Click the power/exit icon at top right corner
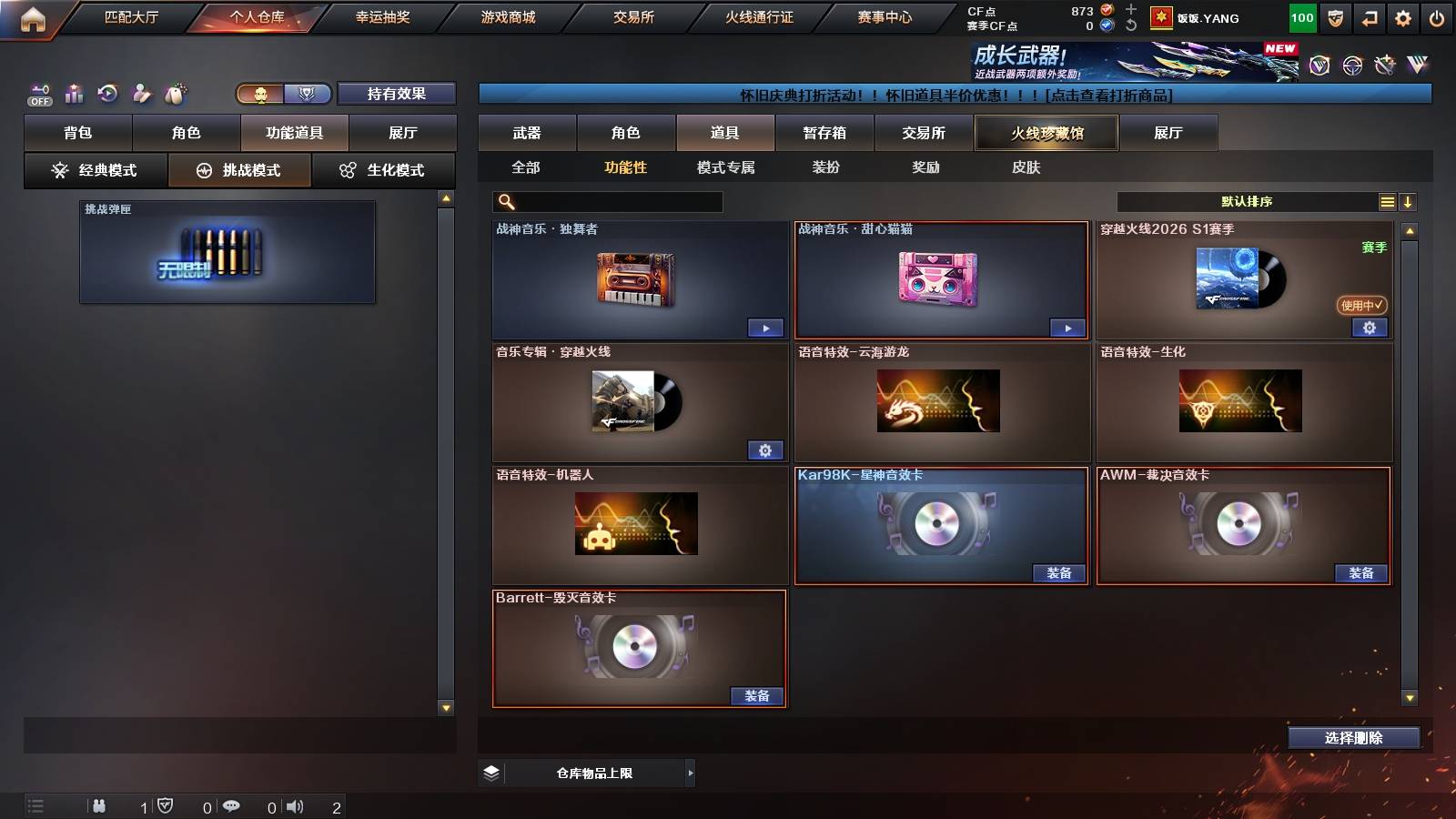Image resolution: width=1456 pixels, height=819 pixels. tap(1438, 17)
